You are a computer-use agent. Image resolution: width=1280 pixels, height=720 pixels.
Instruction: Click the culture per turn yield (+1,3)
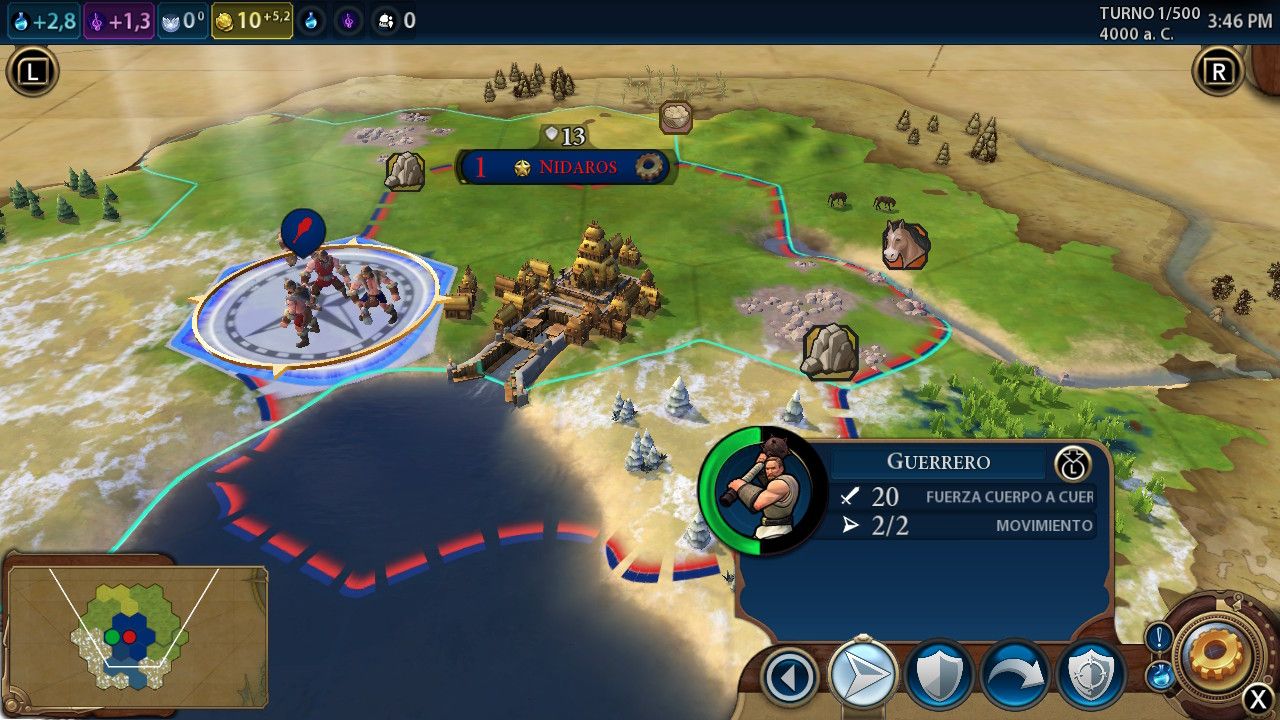119,20
